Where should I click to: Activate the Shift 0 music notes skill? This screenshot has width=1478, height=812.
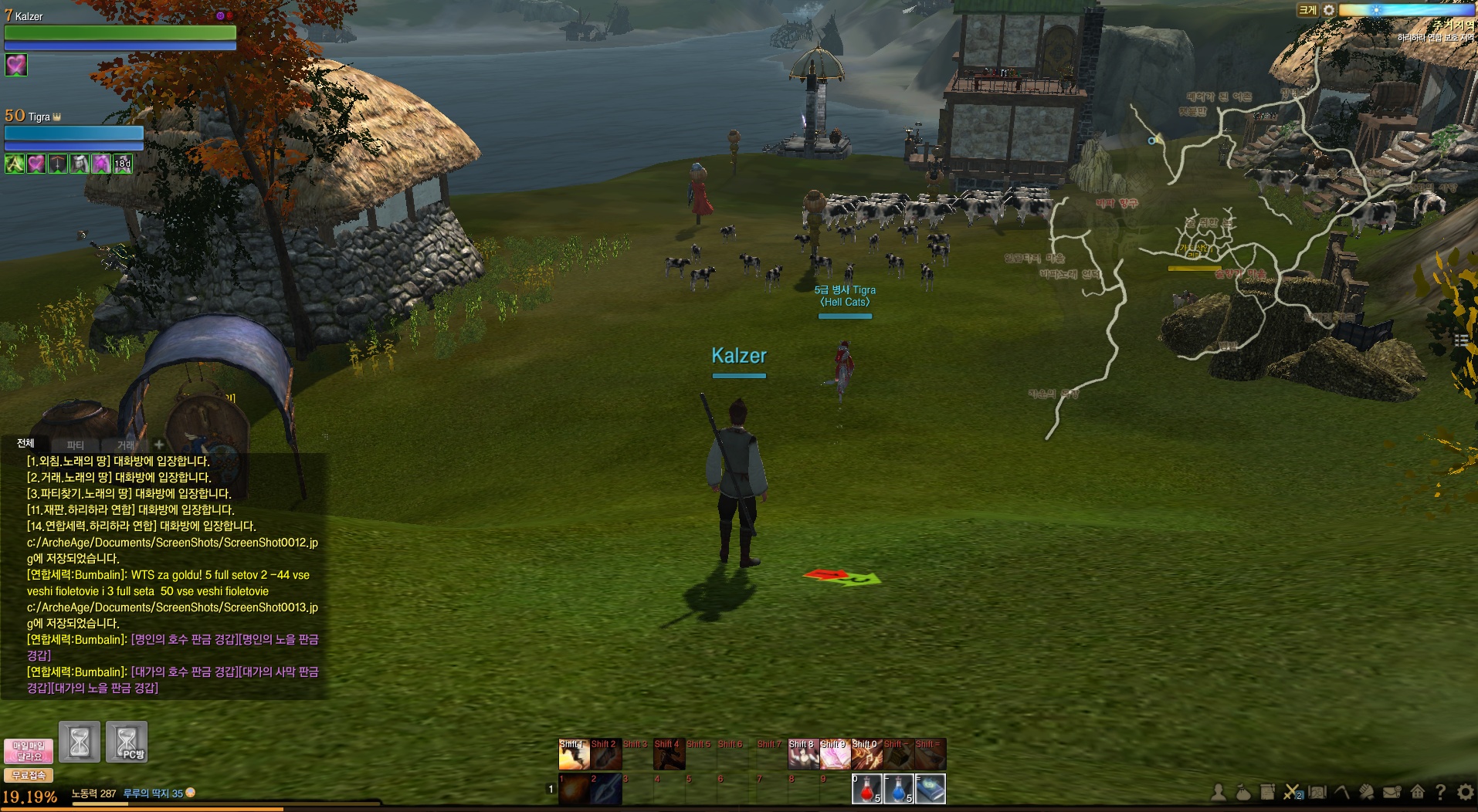coord(866,754)
